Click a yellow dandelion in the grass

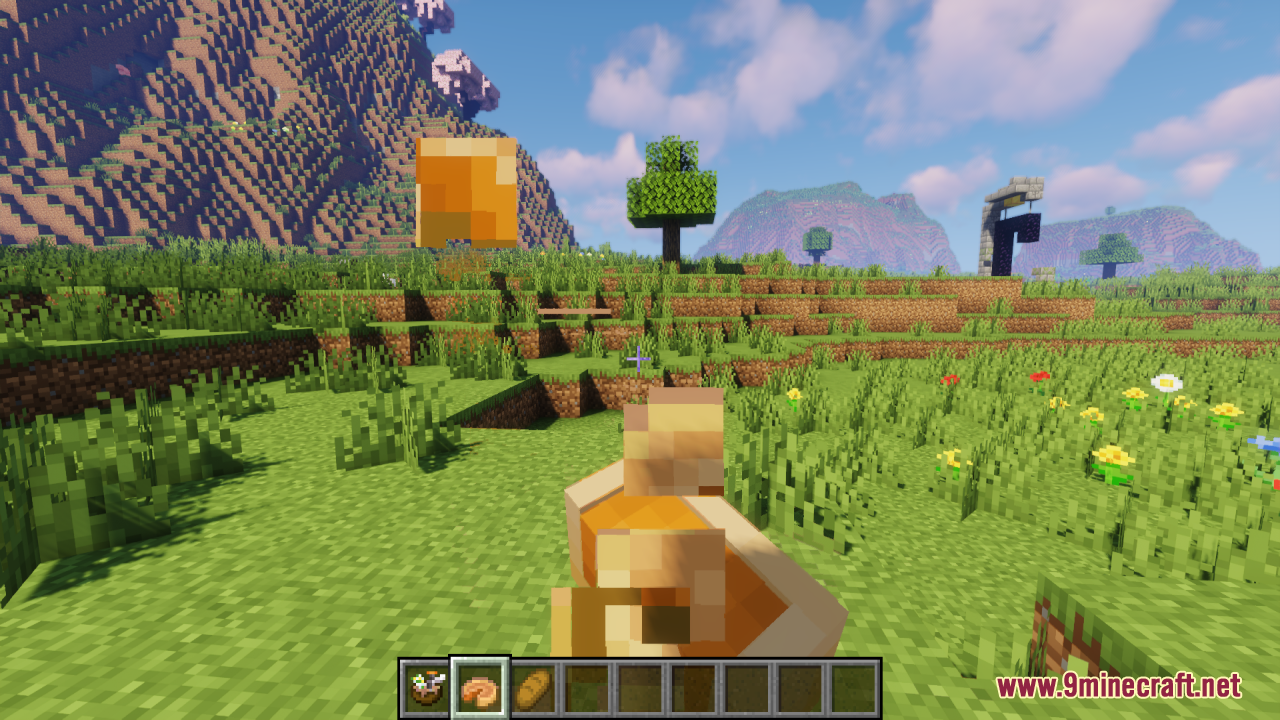pyautogui.click(x=1110, y=454)
